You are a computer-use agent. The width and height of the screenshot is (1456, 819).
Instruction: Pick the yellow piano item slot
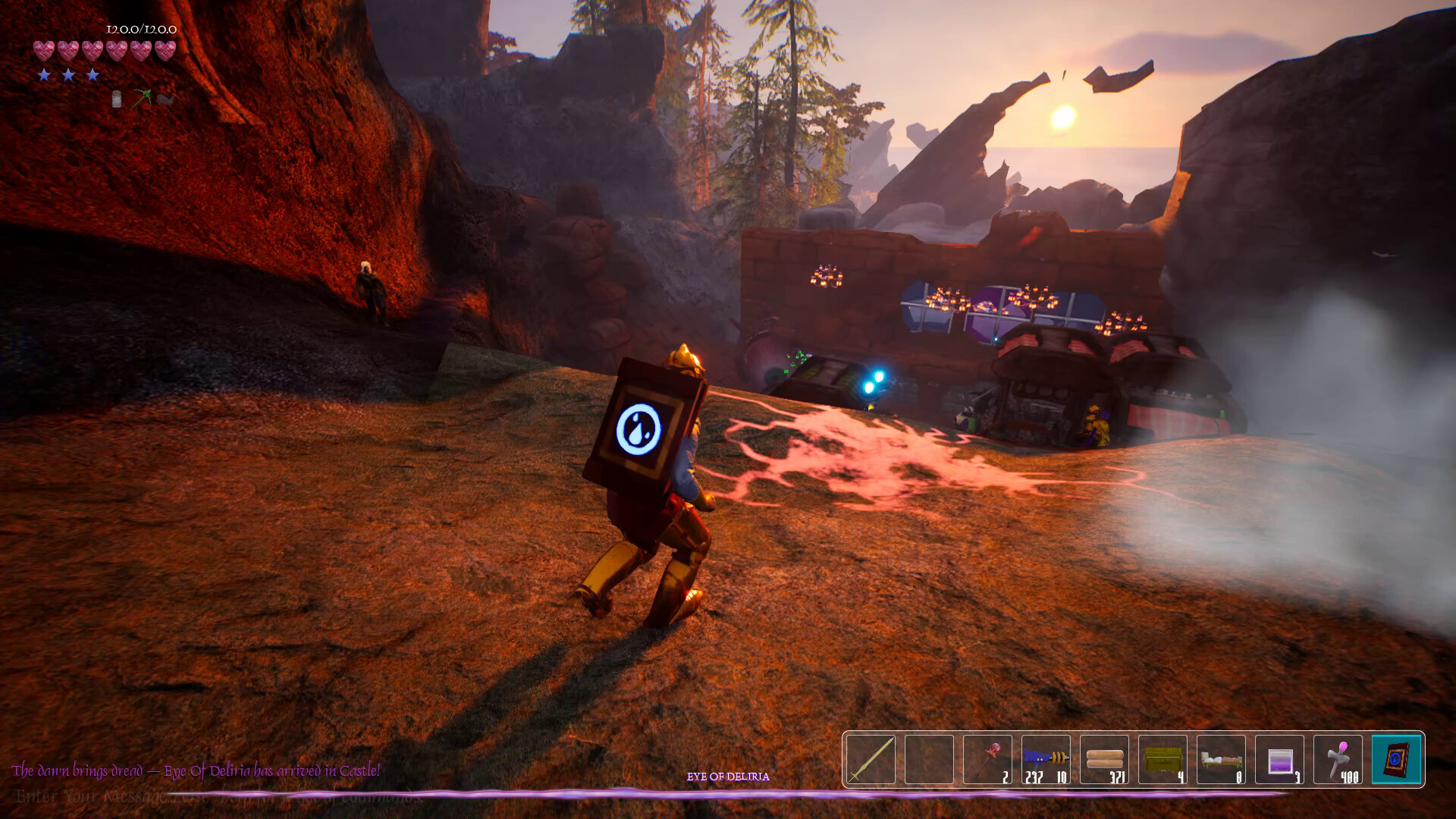1163,759
